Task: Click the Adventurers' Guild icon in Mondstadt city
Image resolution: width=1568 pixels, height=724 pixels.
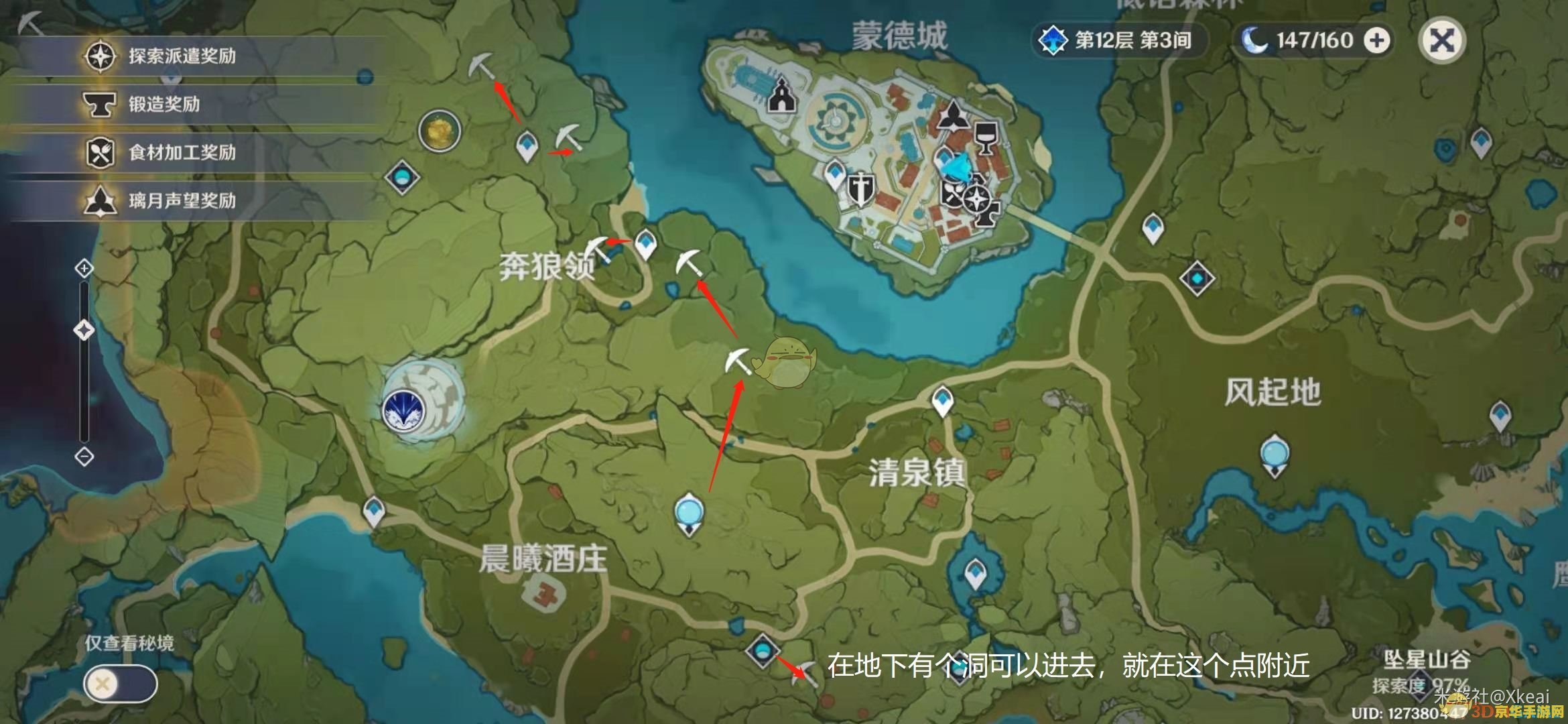Action: coord(976,198)
